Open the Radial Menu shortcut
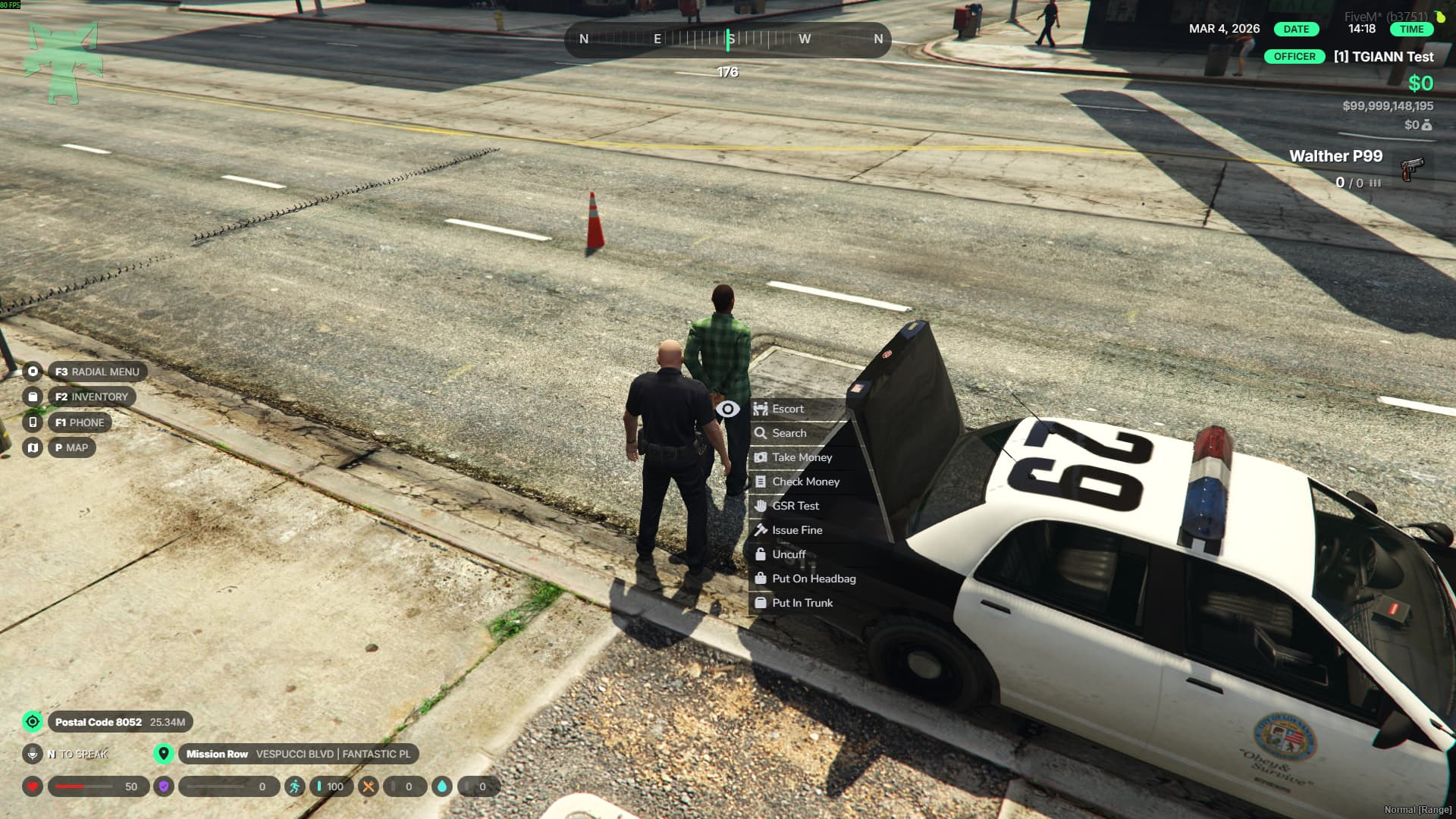 pyautogui.click(x=96, y=372)
